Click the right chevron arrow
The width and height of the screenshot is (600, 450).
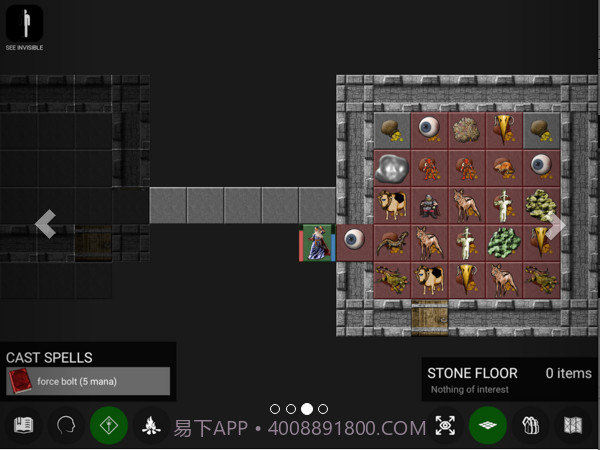click(556, 226)
